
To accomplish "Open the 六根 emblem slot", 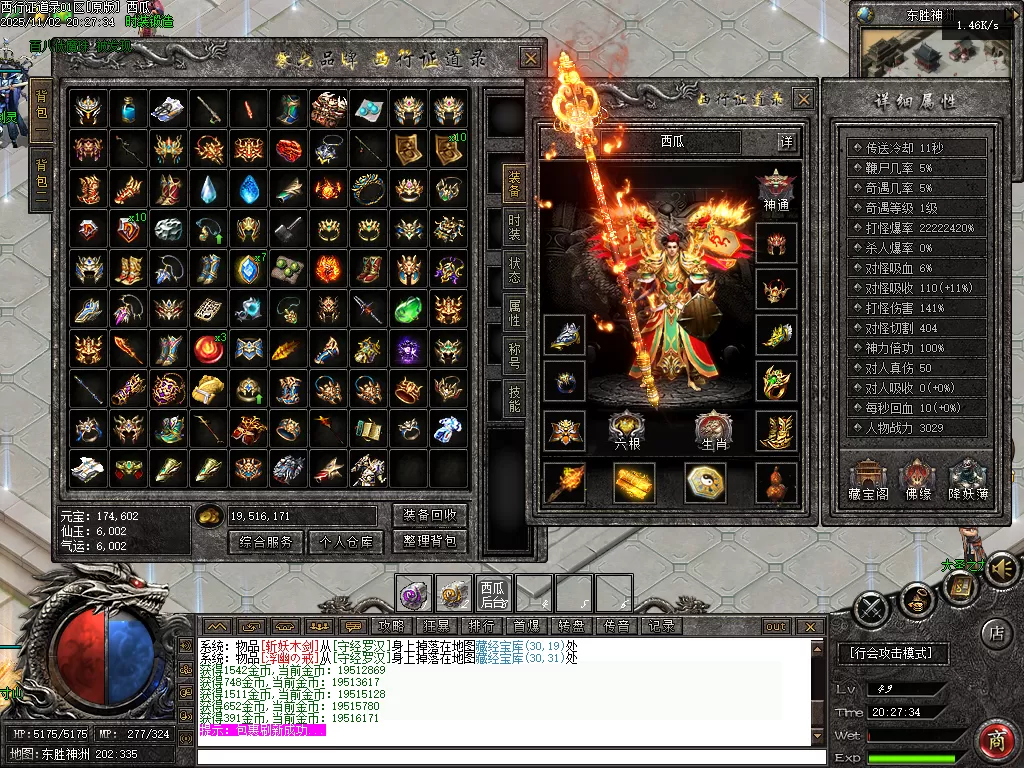I will (x=628, y=430).
